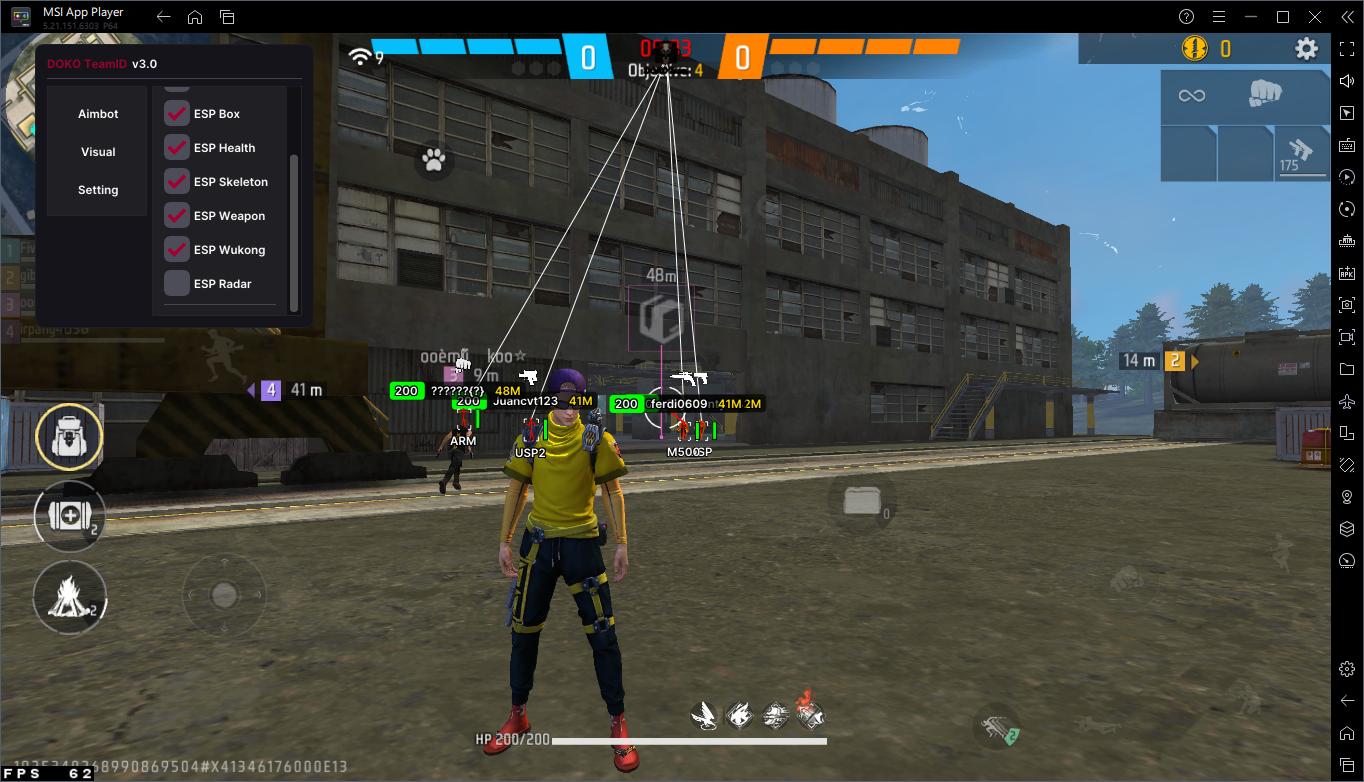Screen dimensions: 1364x782
Task: Use the medkit item
Action: [69, 516]
